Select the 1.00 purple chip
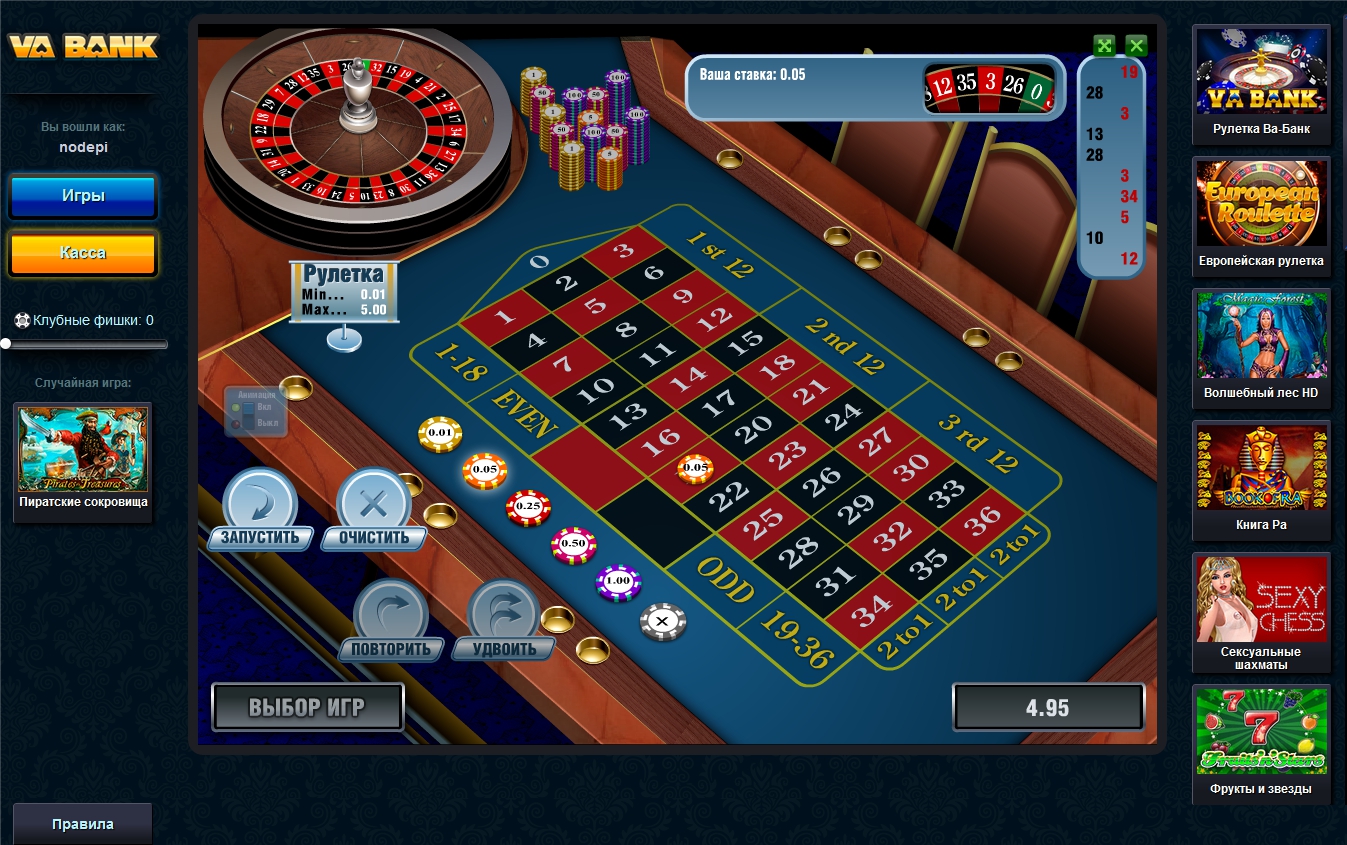1347x845 pixels. tap(618, 581)
